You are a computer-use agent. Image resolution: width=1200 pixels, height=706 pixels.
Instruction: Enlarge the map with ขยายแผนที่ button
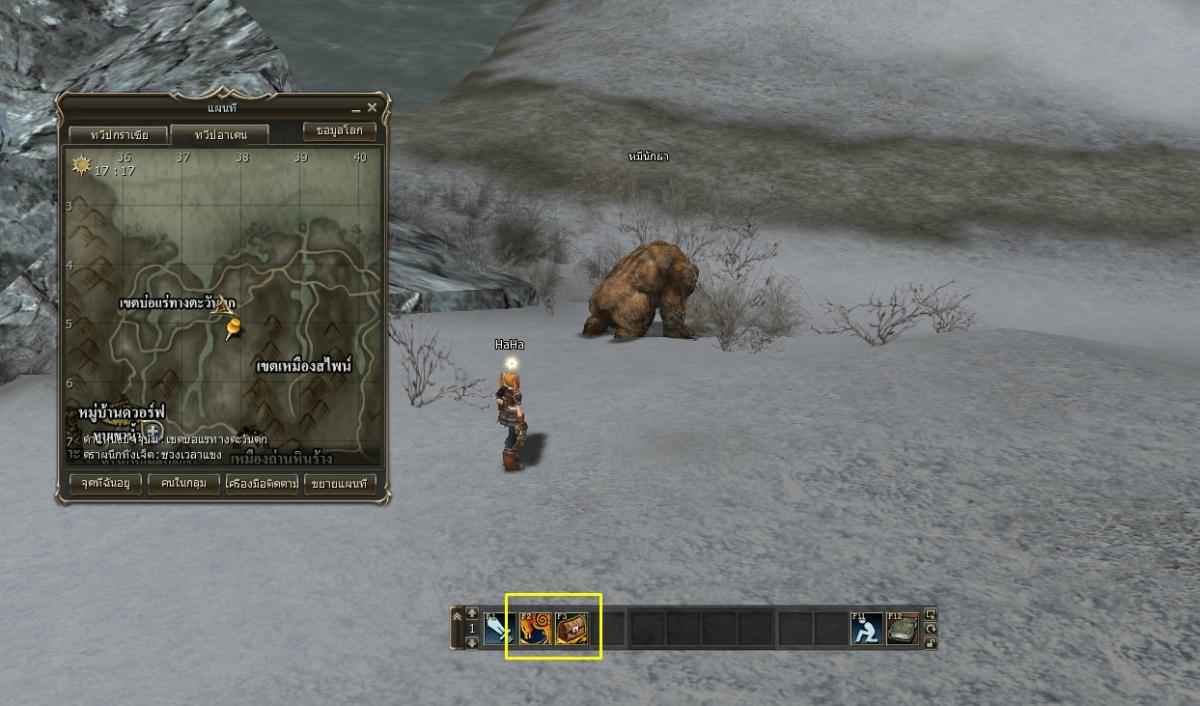tap(340, 484)
